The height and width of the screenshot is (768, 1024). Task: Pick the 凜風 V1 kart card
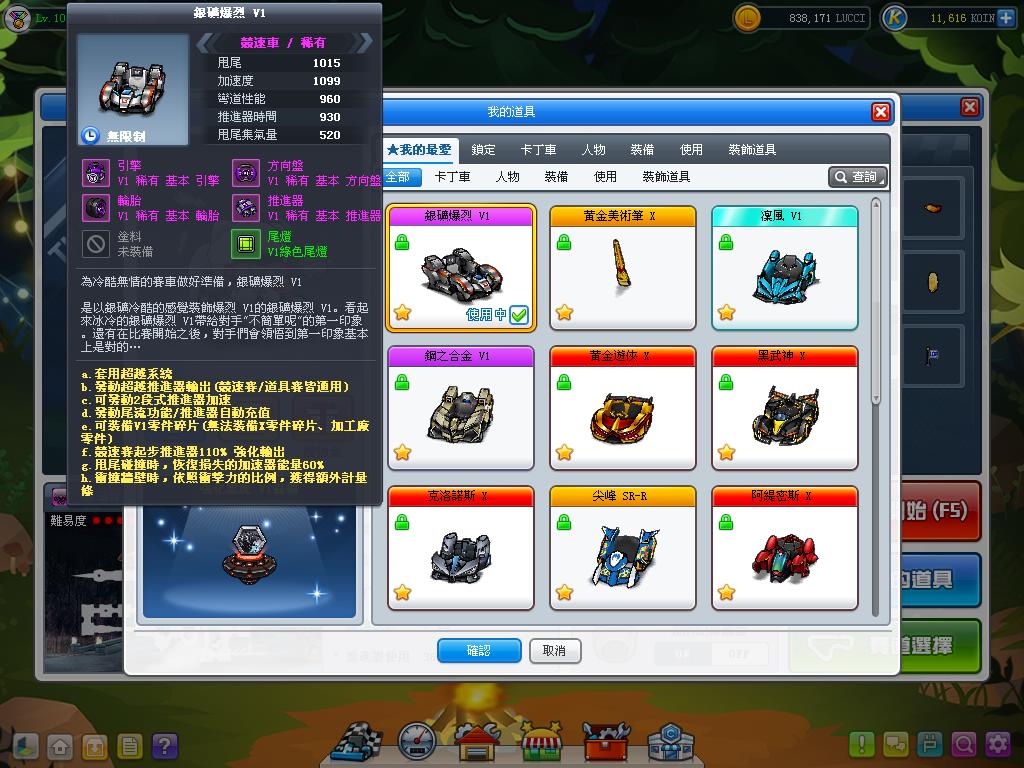click(785, 267)
